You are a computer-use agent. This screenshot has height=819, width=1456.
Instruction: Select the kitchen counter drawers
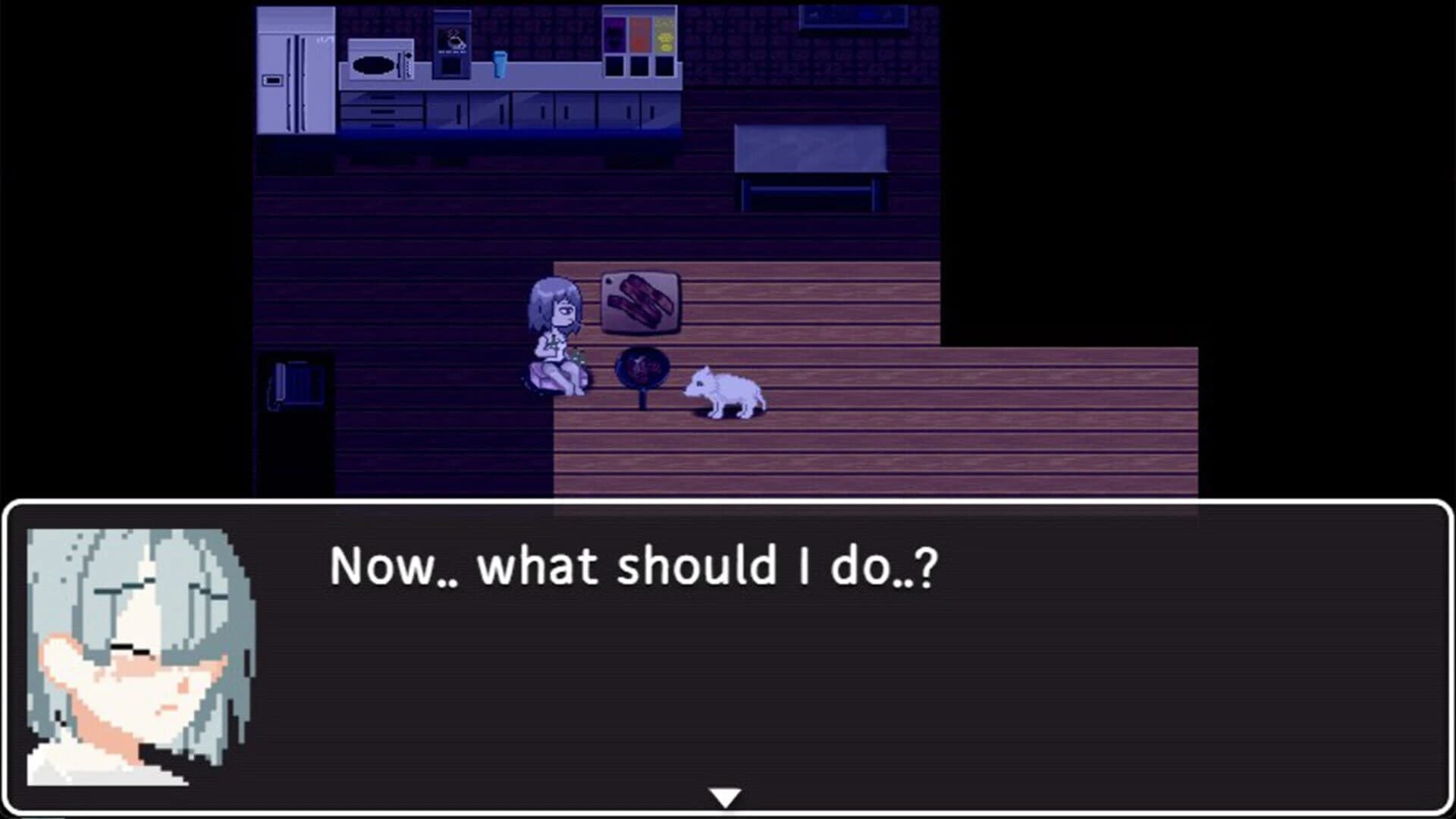(x=383, y=114)
